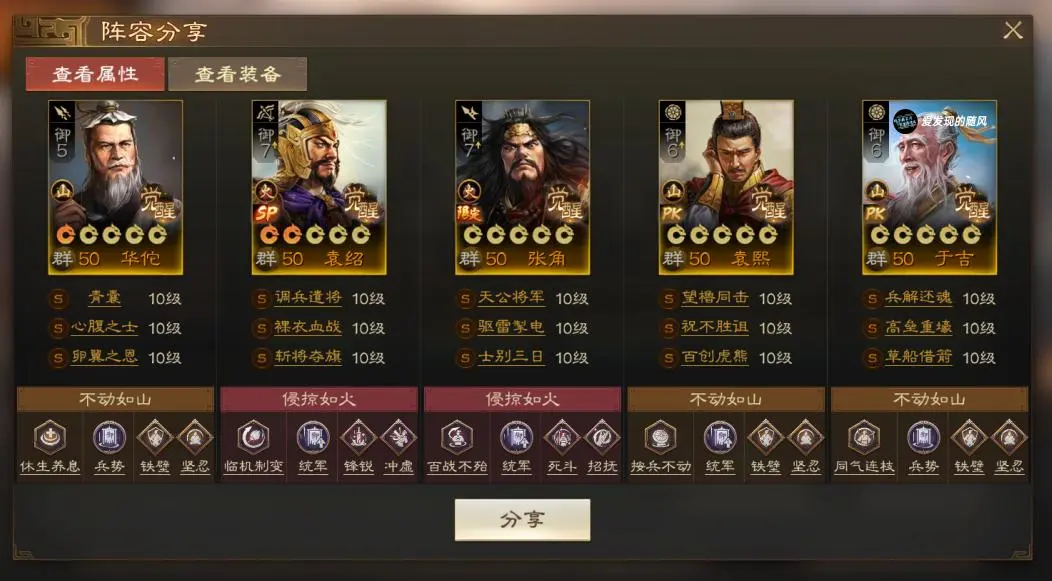View the 草船借箭 skill

point(917,357)
